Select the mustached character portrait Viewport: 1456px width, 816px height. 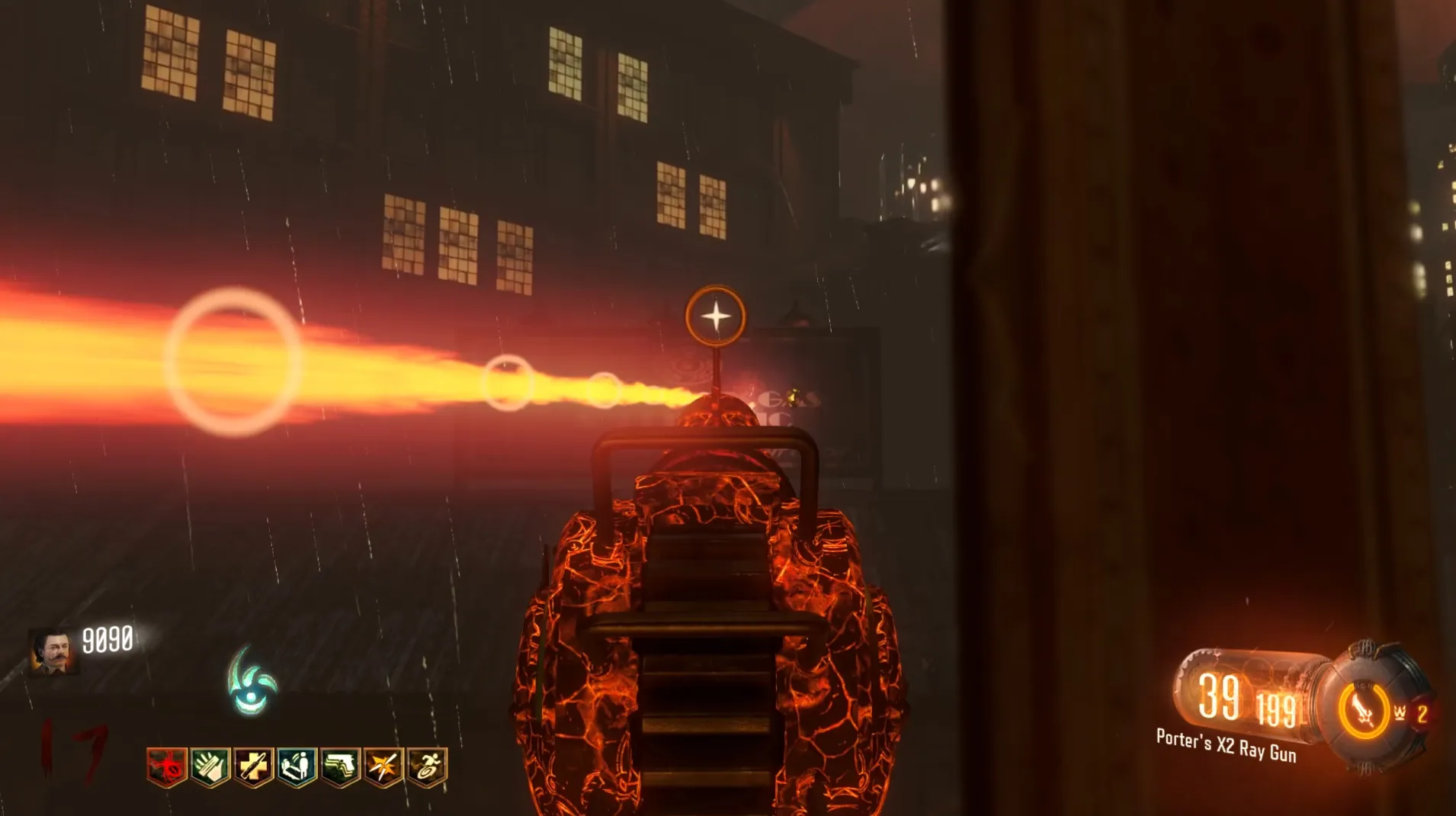point(53,652)
